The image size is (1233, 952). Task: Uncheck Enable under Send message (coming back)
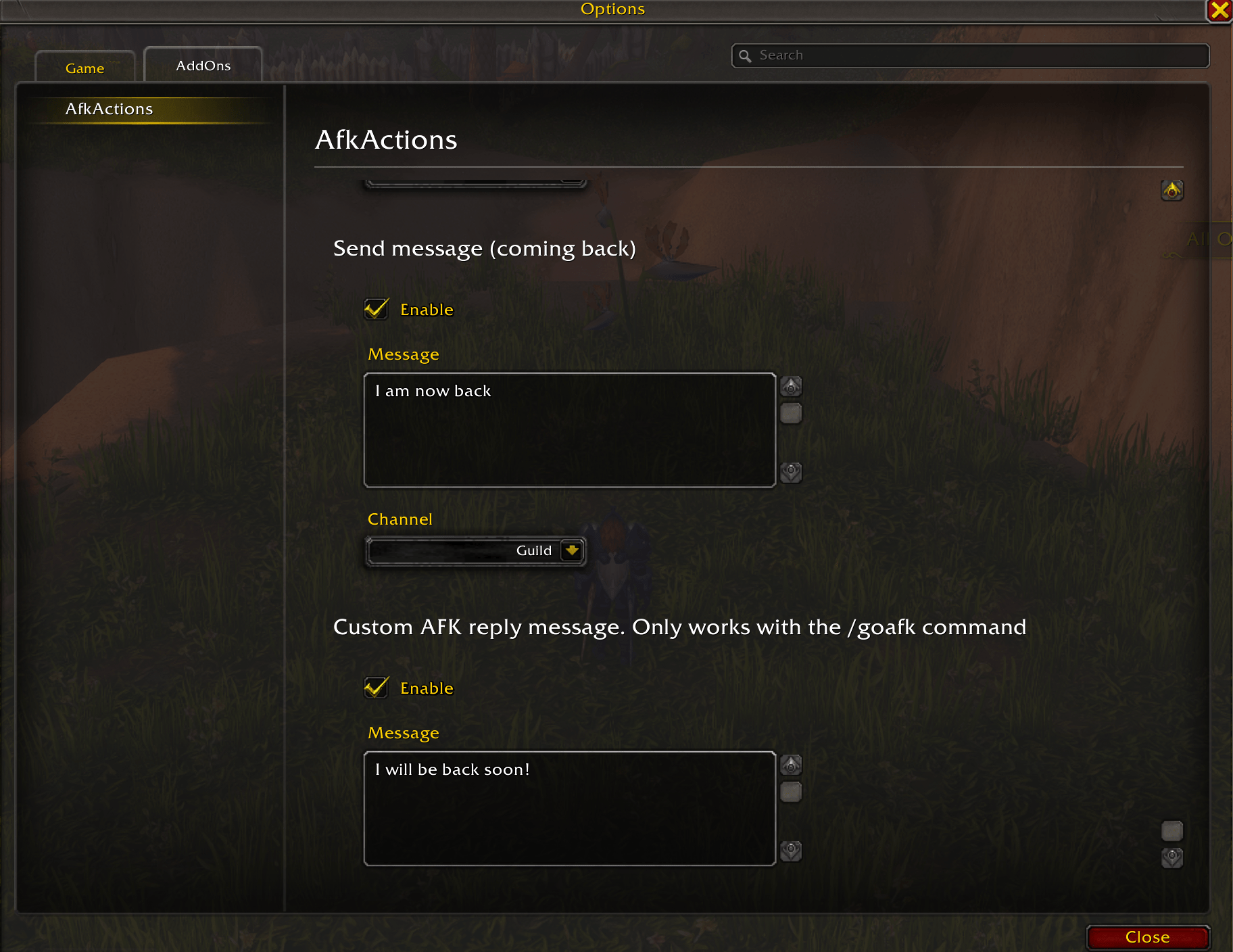[376, 309]
